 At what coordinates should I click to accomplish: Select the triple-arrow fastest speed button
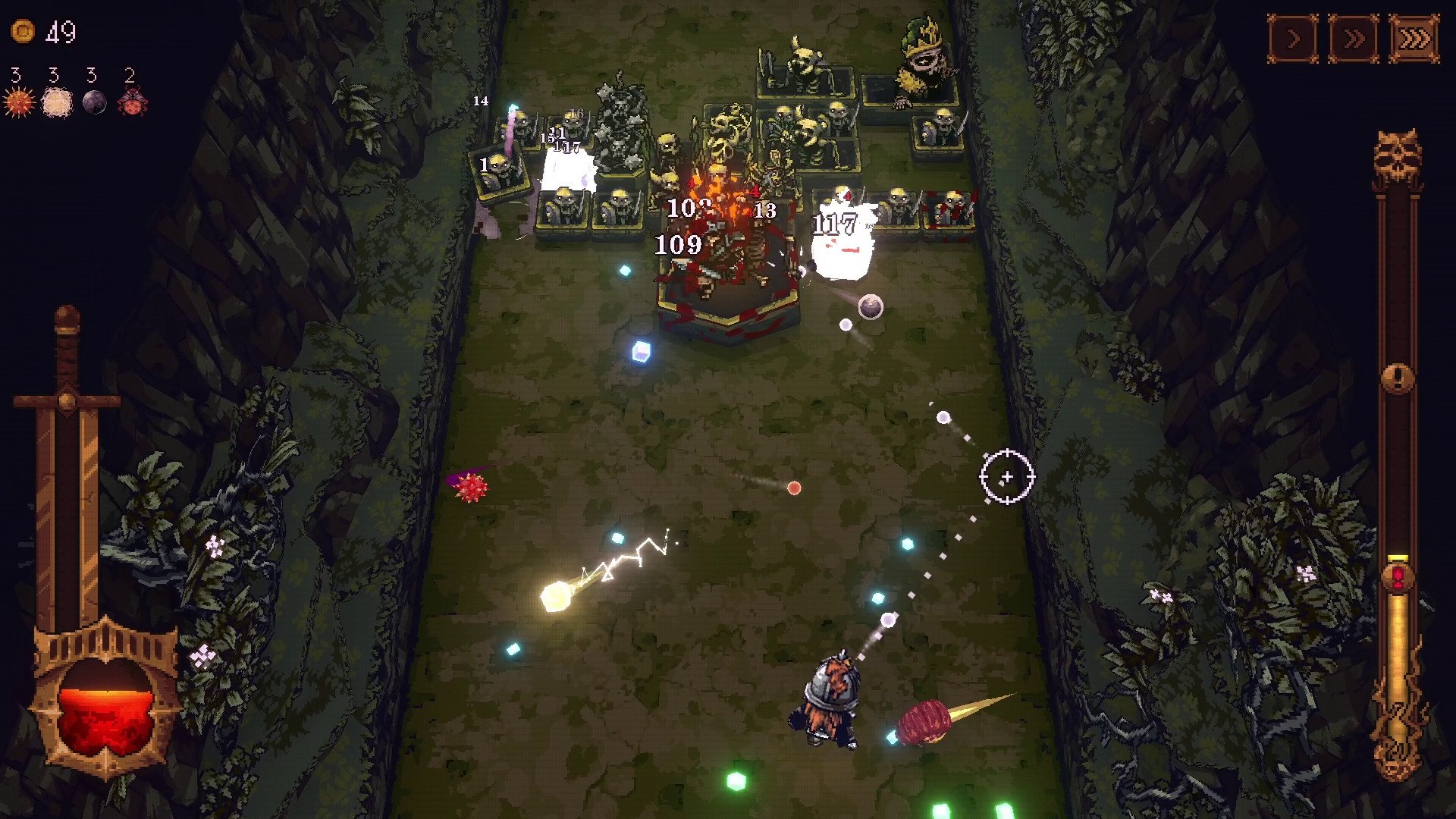coord(1414,39)
